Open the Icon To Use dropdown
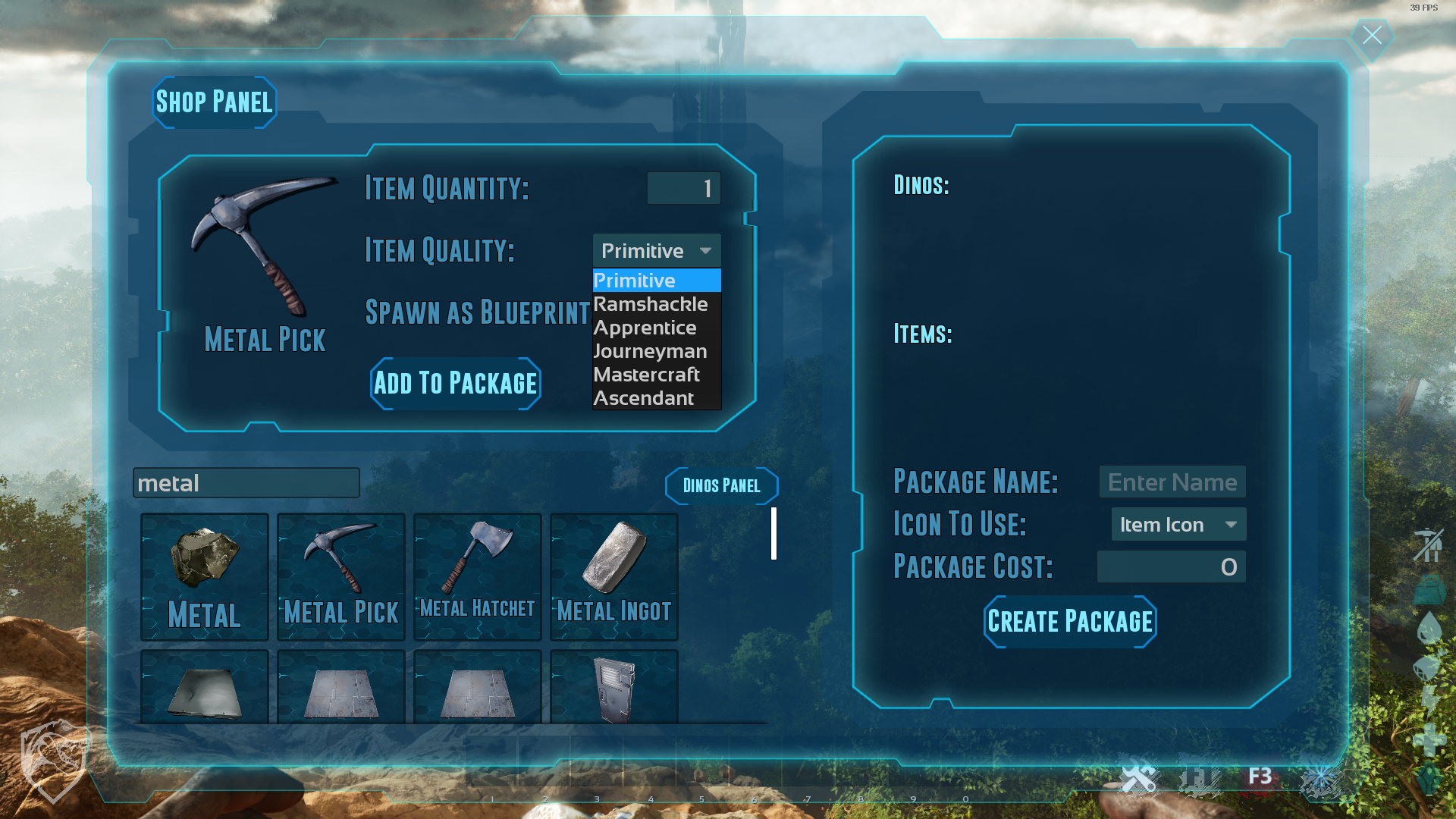Viewport: 1456px width, 819px height. coord(1178,525)
